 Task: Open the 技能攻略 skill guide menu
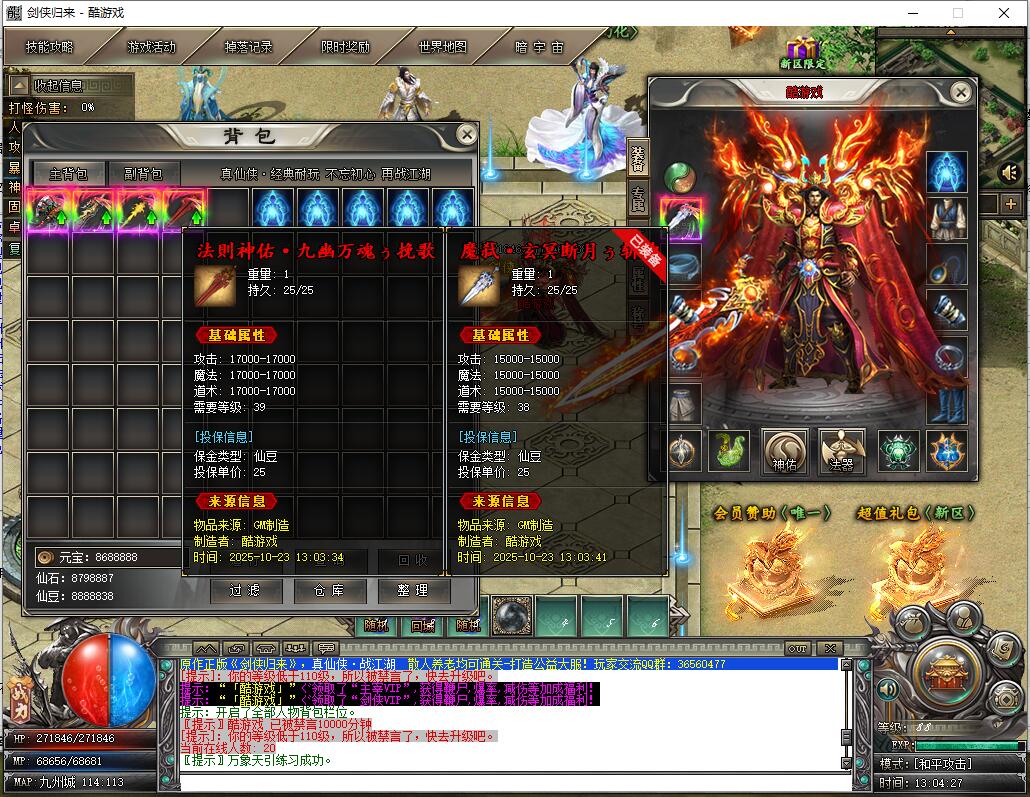point(51,47)
